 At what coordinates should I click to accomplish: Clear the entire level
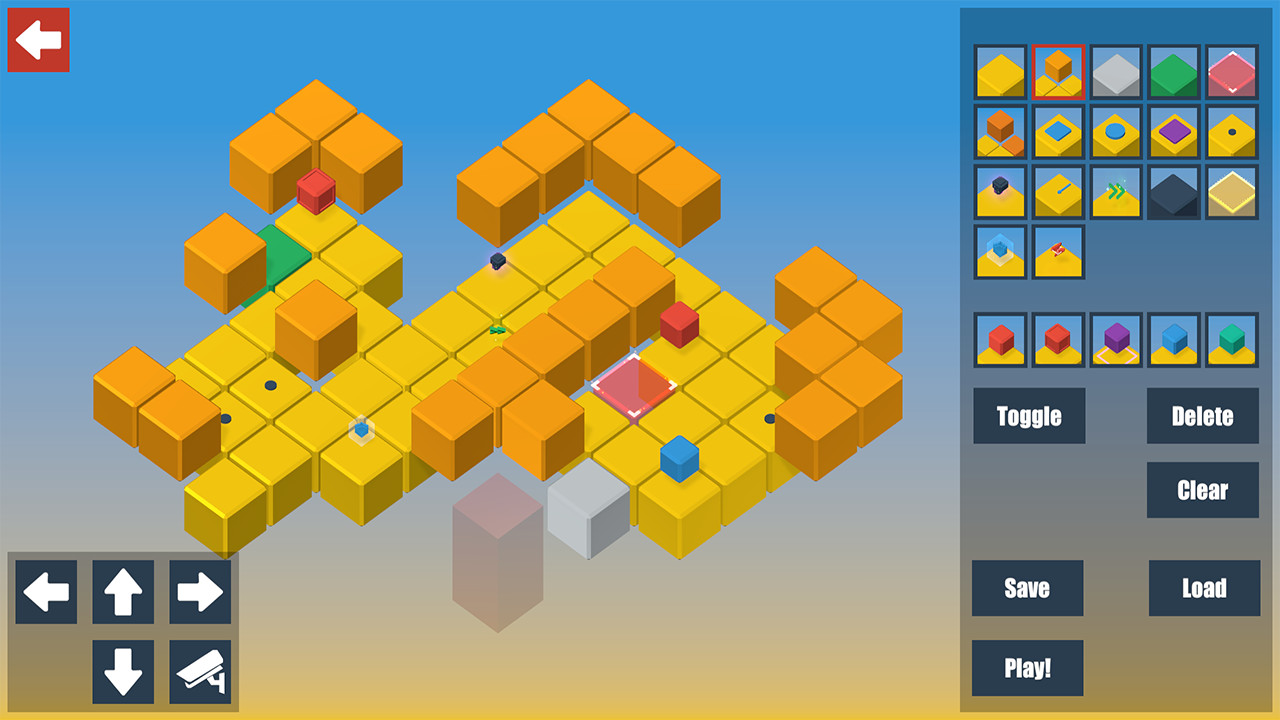click(1202, 490)
